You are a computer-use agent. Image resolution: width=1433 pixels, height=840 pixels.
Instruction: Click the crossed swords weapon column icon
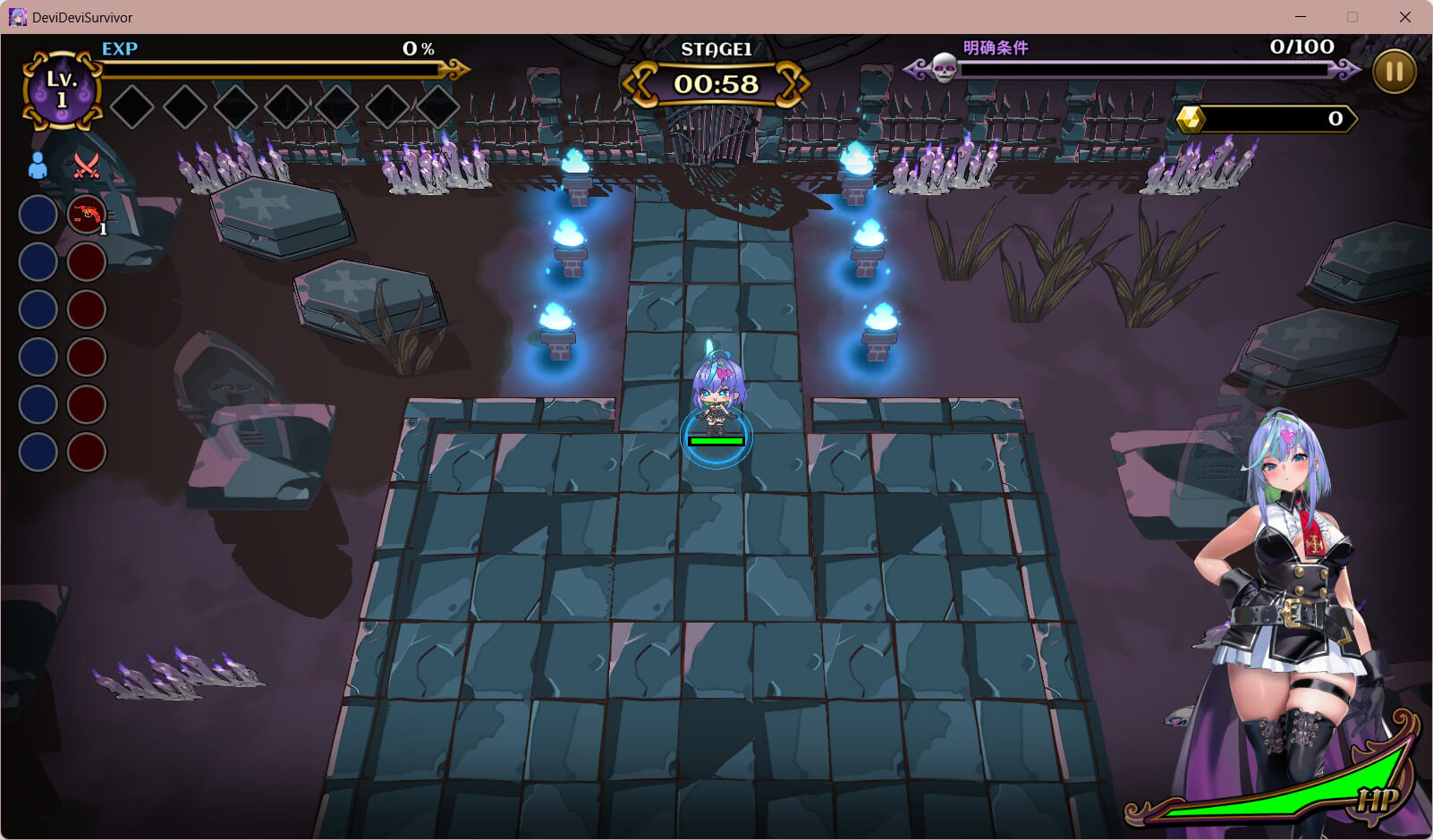click(87, 165)
